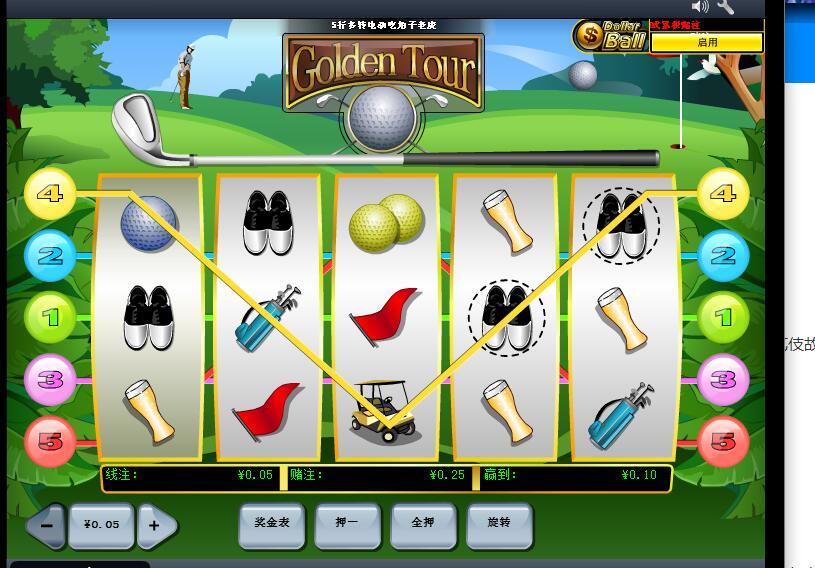The height and width of the screenshot is (568, 815).
Task: Decrease the coin value with the minus button
Action: coord(45,525)
